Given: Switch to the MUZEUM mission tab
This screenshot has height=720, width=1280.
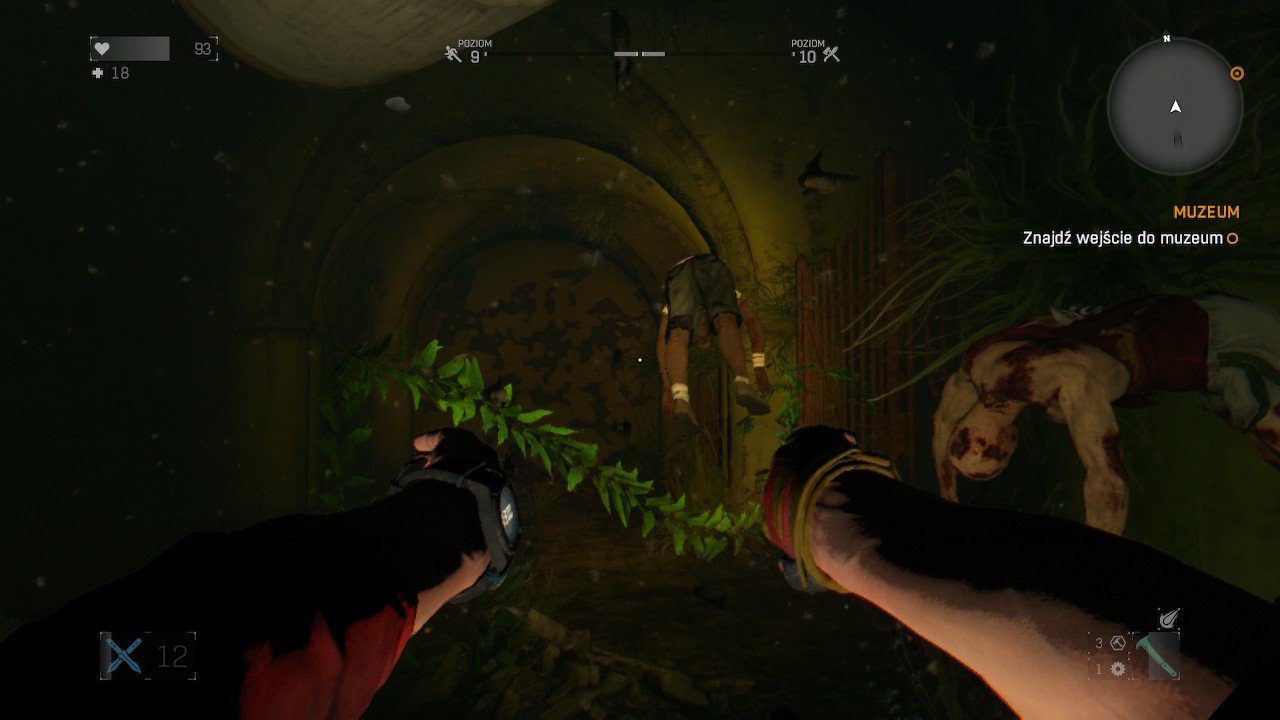Looking at the screenshot, I should pyautogui.click(x=1205, y=212).
